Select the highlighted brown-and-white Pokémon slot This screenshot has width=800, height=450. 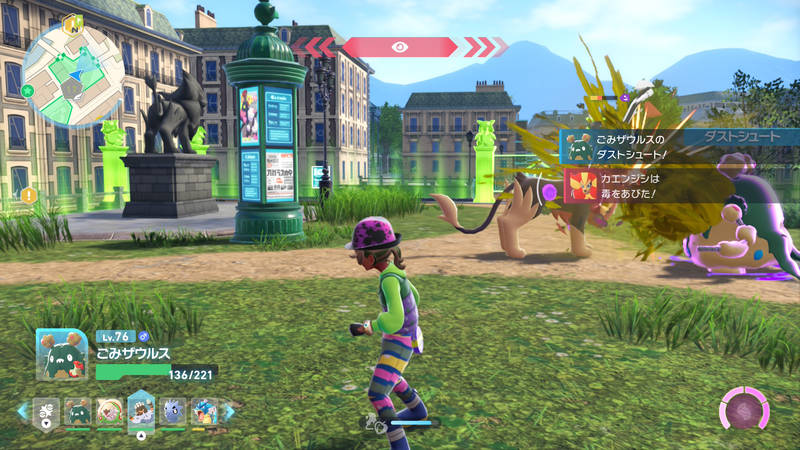(x=141, y=409)
